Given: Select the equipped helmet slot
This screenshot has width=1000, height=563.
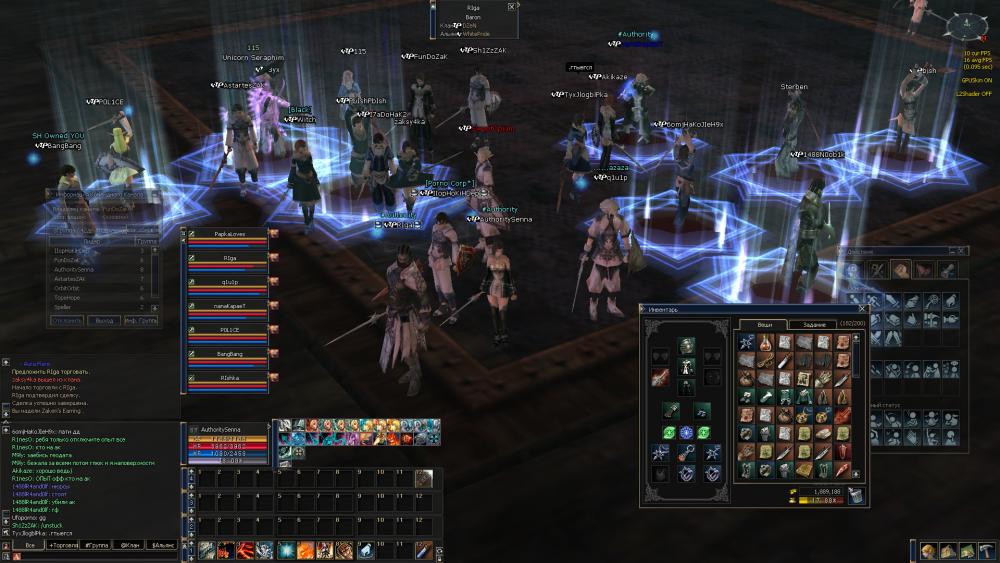Looking at the screenshot, I should point(686,345).
